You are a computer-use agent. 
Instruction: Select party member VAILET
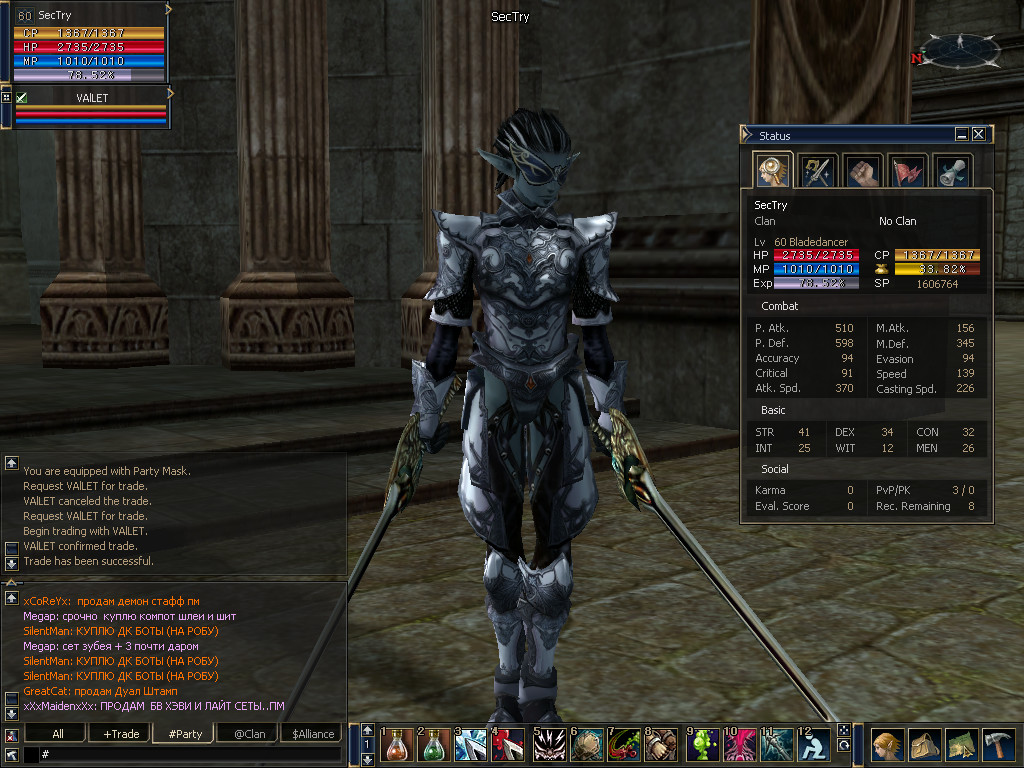[x=92, y=98]
